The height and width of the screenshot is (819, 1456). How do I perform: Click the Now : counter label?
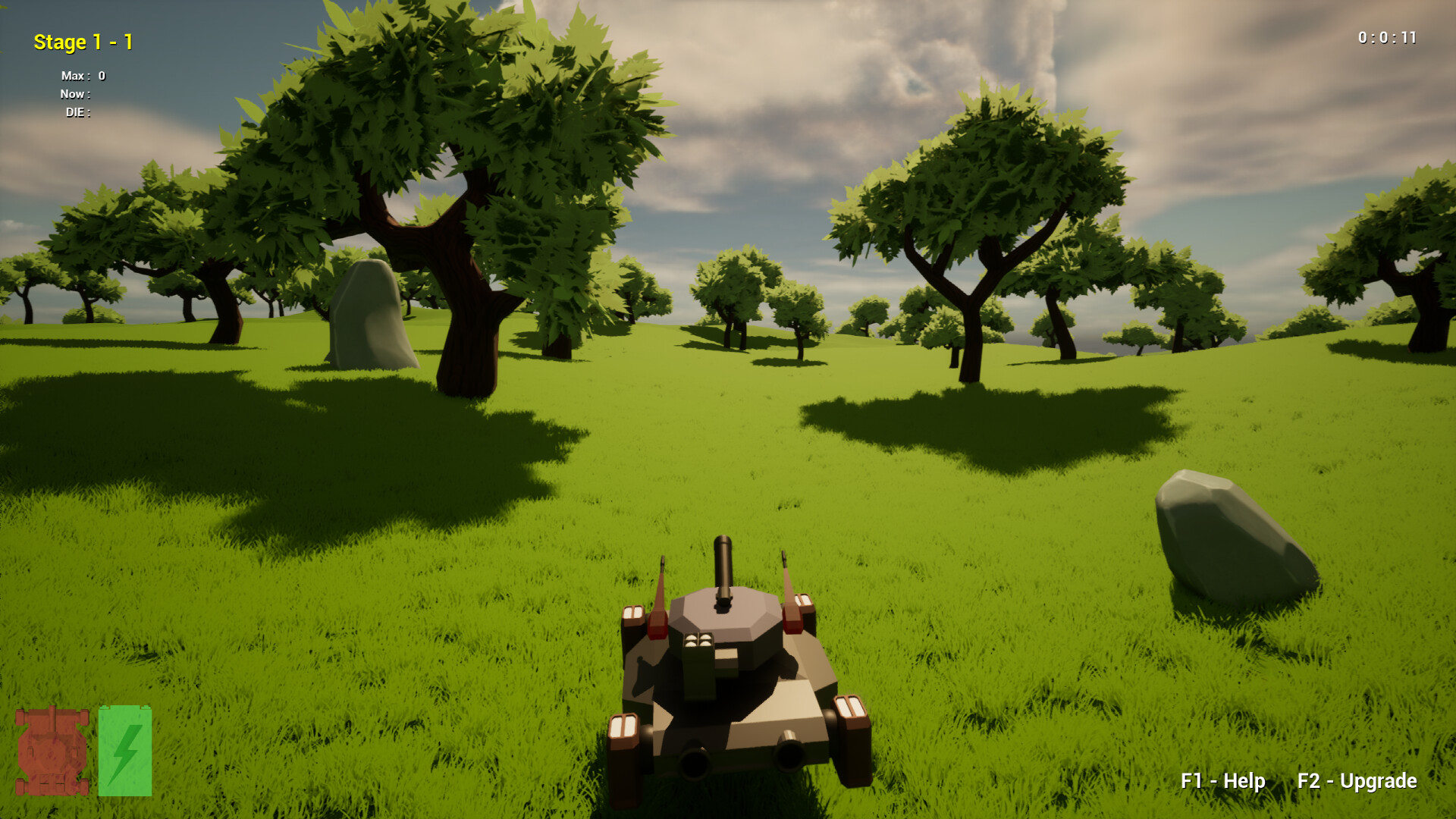(x=76, y=95)
